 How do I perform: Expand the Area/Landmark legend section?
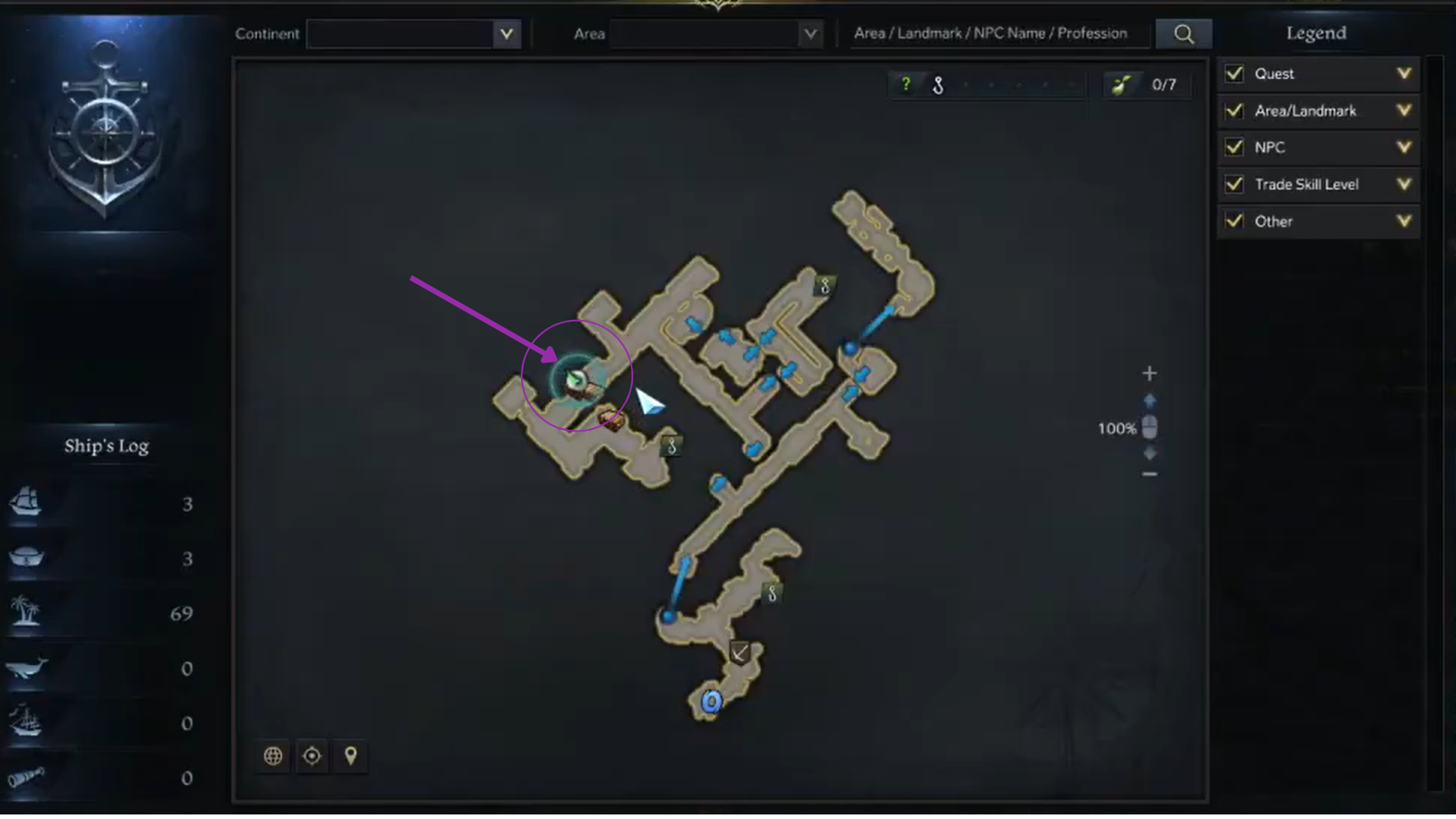(1405, 110)
